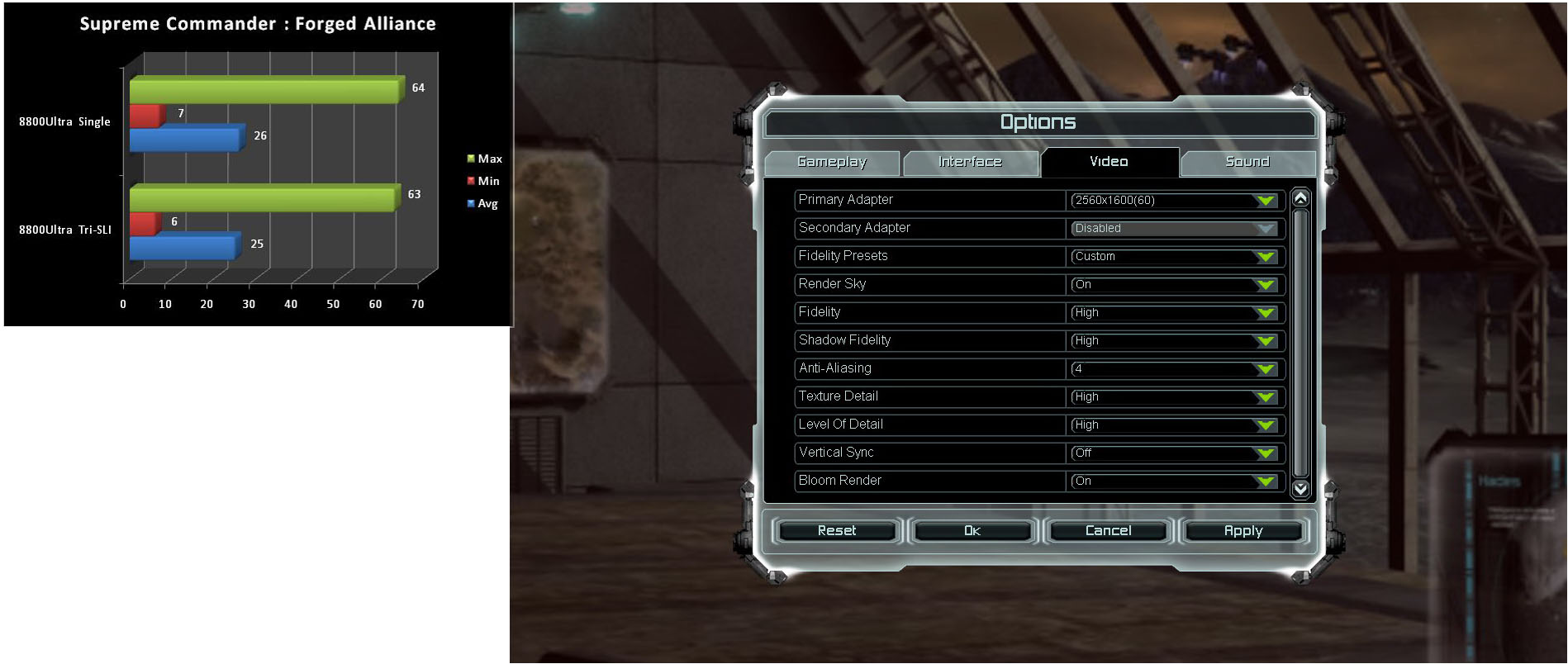Click the scroll down arrow of the options list
This screenshot has height=664, width=1568.
(x=1300, y=489)
